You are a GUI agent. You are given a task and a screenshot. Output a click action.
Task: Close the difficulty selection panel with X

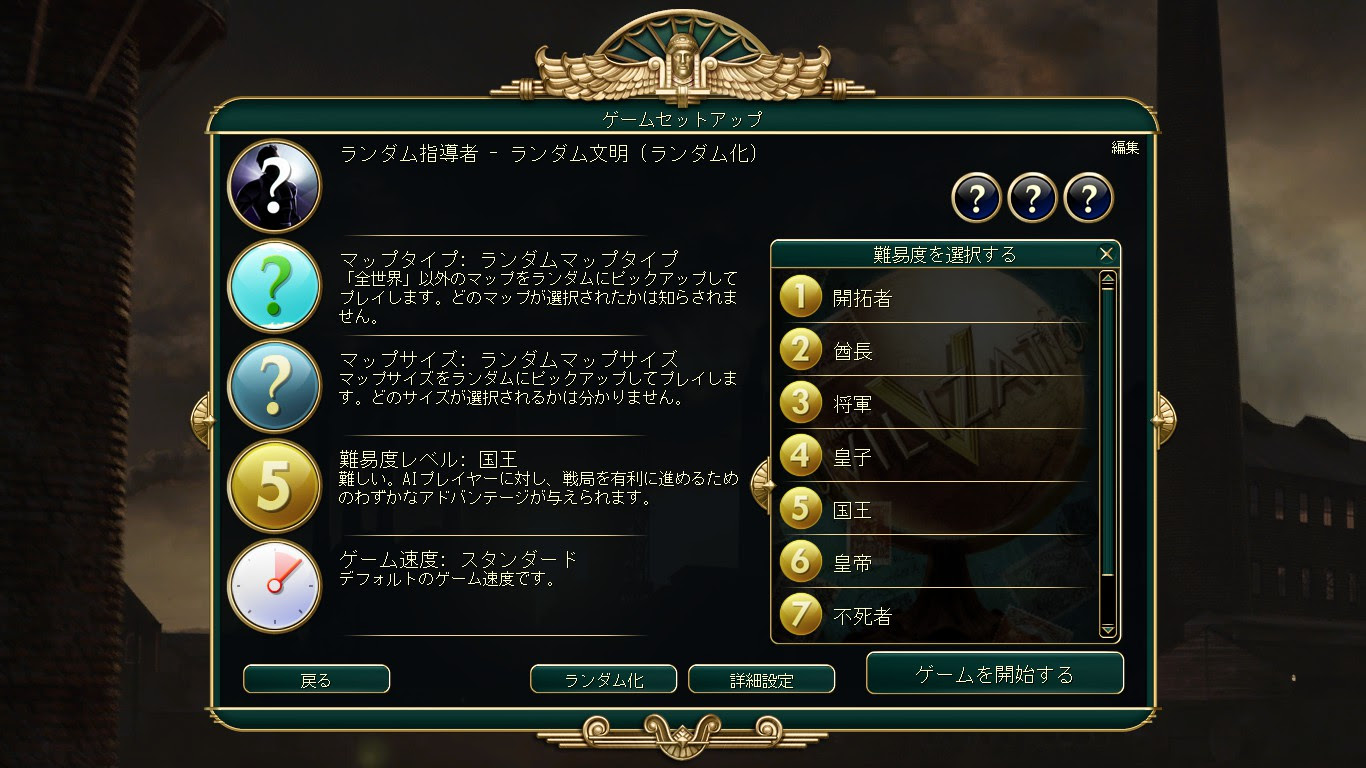(1106, 254)
